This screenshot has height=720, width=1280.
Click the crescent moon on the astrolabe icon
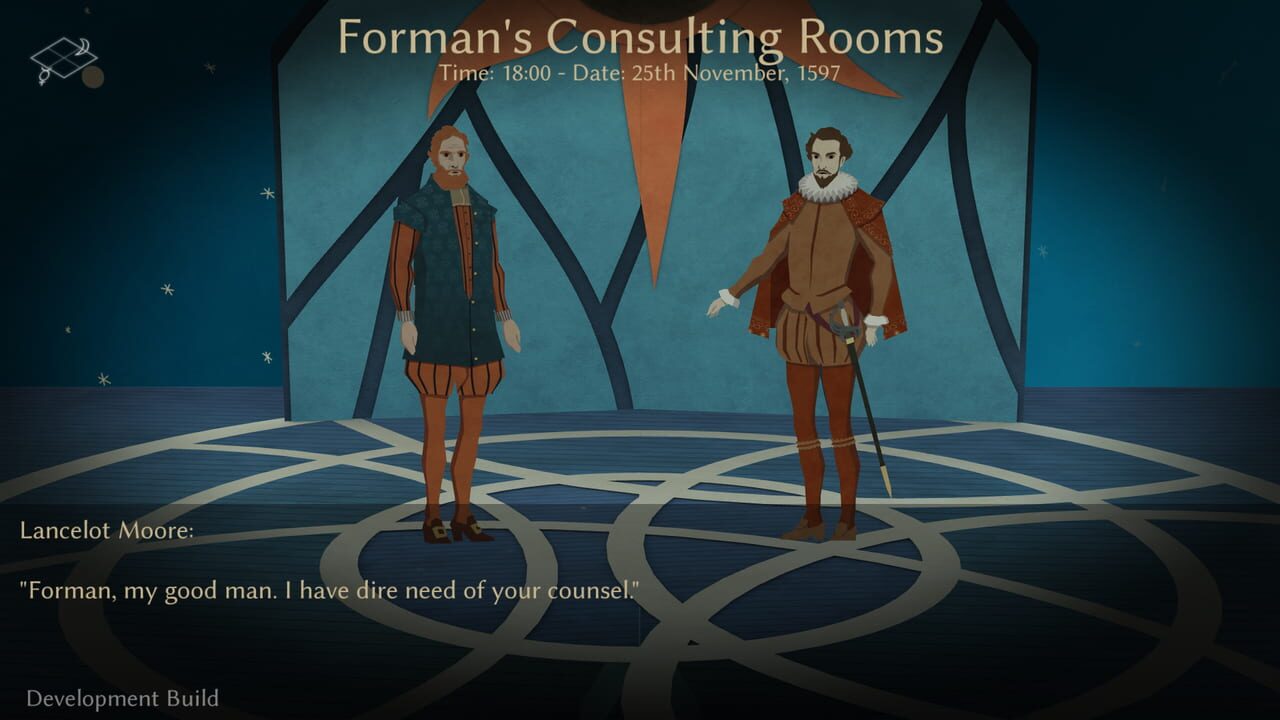83,45
